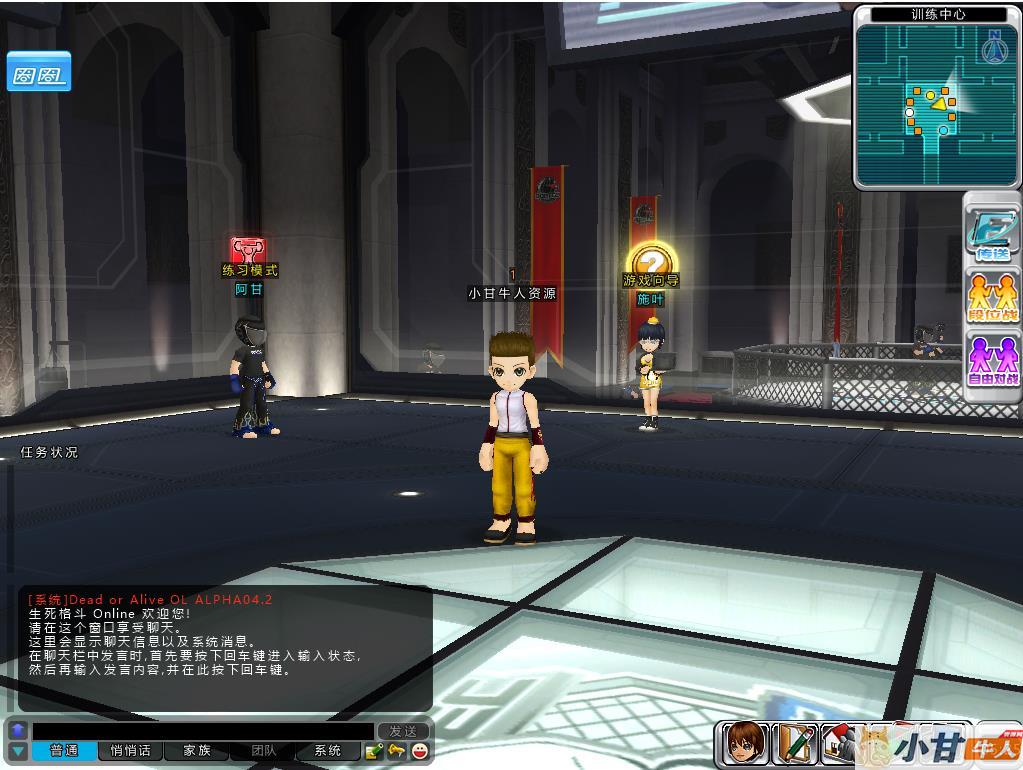Click the pencil and notebook icon in bottom bar
This screenshot has height=770, width=1023.
795,743
